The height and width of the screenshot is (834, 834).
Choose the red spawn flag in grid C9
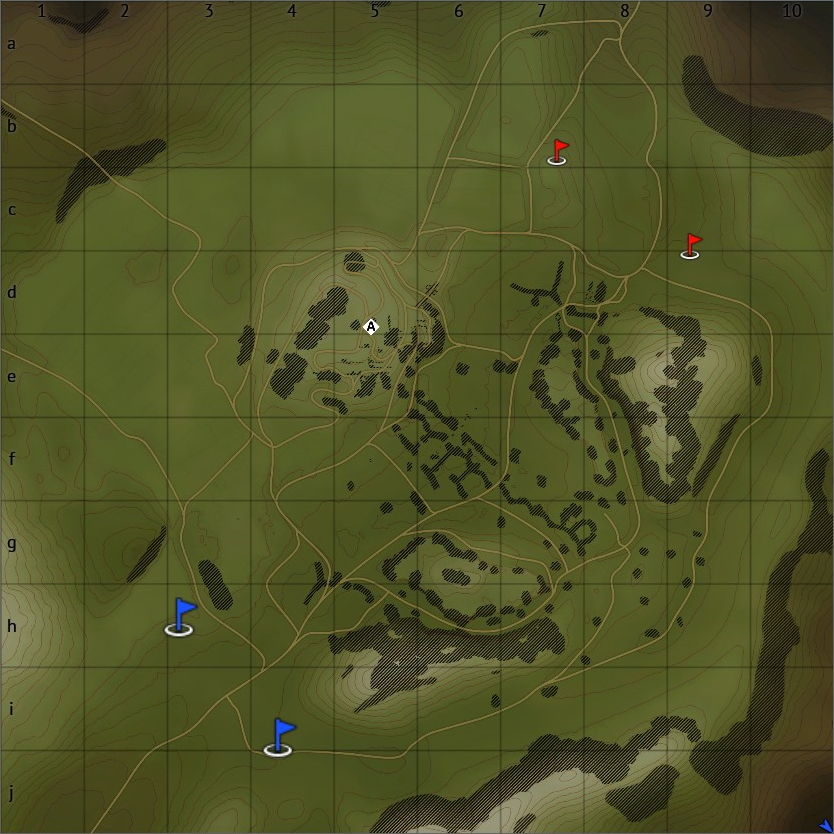pos(691,246)
